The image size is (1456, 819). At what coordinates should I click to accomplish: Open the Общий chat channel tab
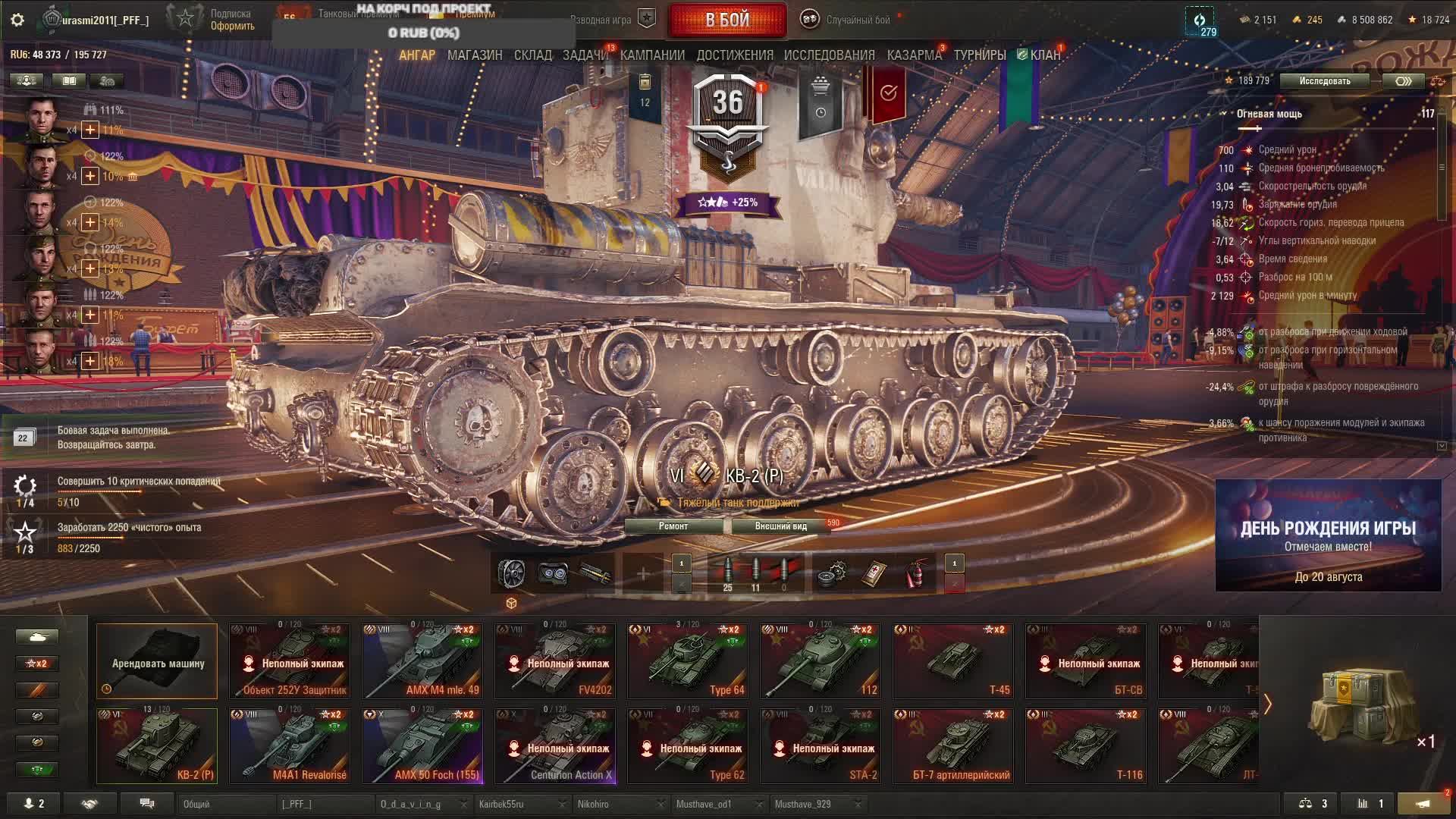click(x=227, y=804)
